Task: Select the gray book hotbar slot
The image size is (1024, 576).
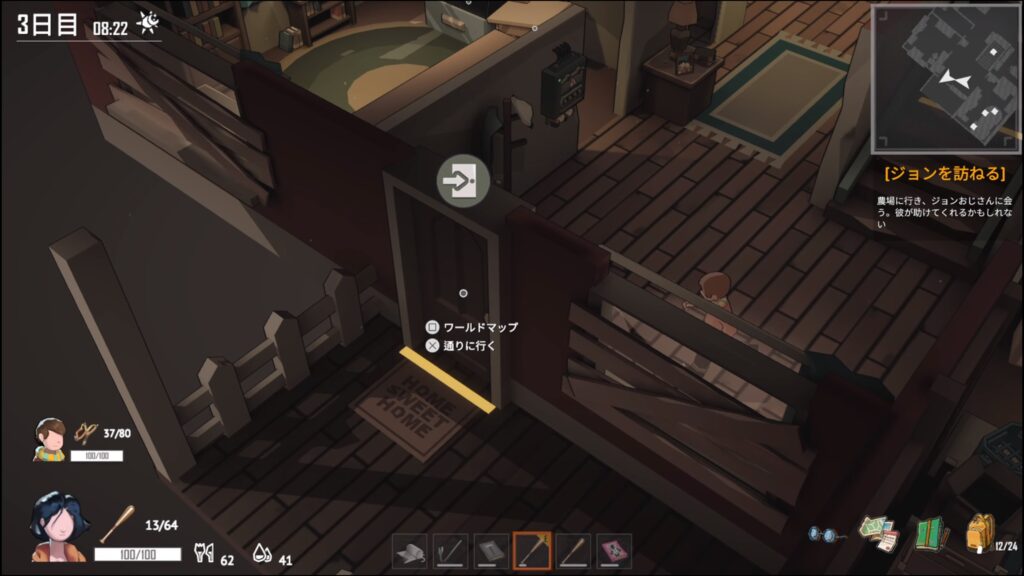Action: (x=491, y=551)
